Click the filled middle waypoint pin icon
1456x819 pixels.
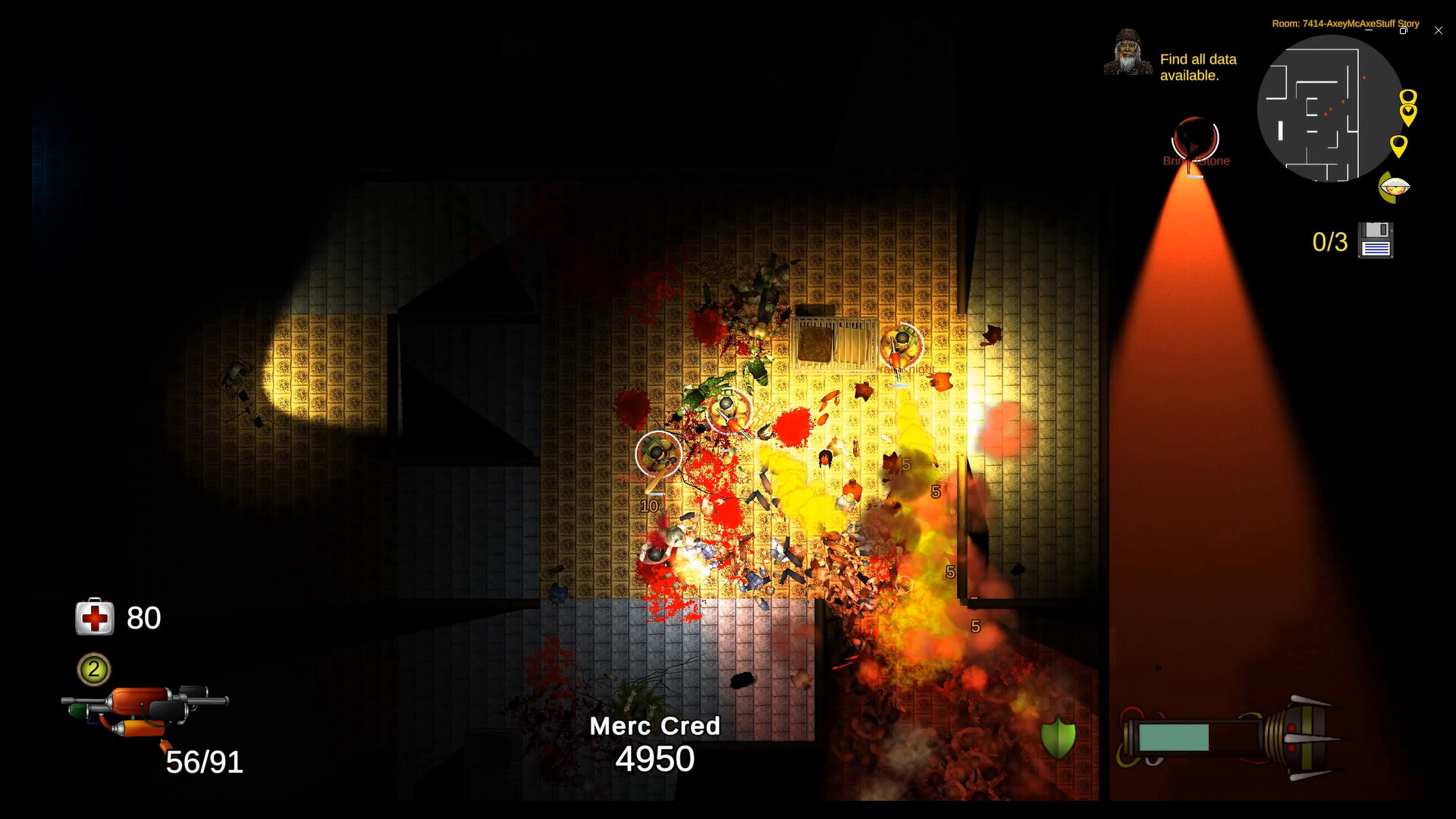(x=1408, y=114)
